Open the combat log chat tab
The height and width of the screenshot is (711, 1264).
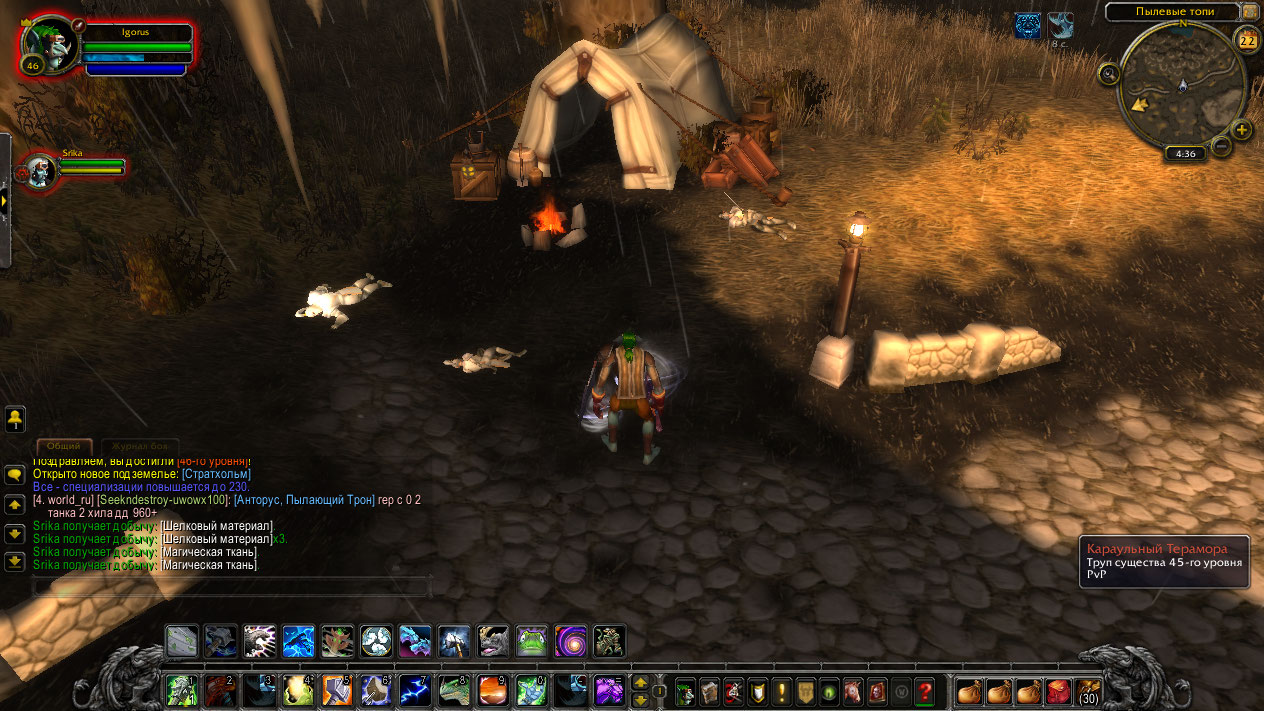pyautogui.click(x=140, y=446)
